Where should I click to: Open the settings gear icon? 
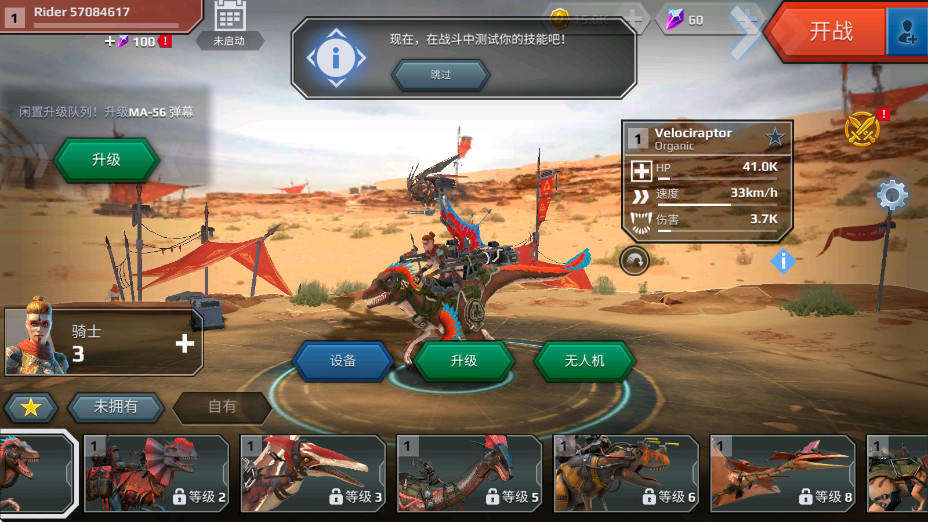click(x=891, y=195)
